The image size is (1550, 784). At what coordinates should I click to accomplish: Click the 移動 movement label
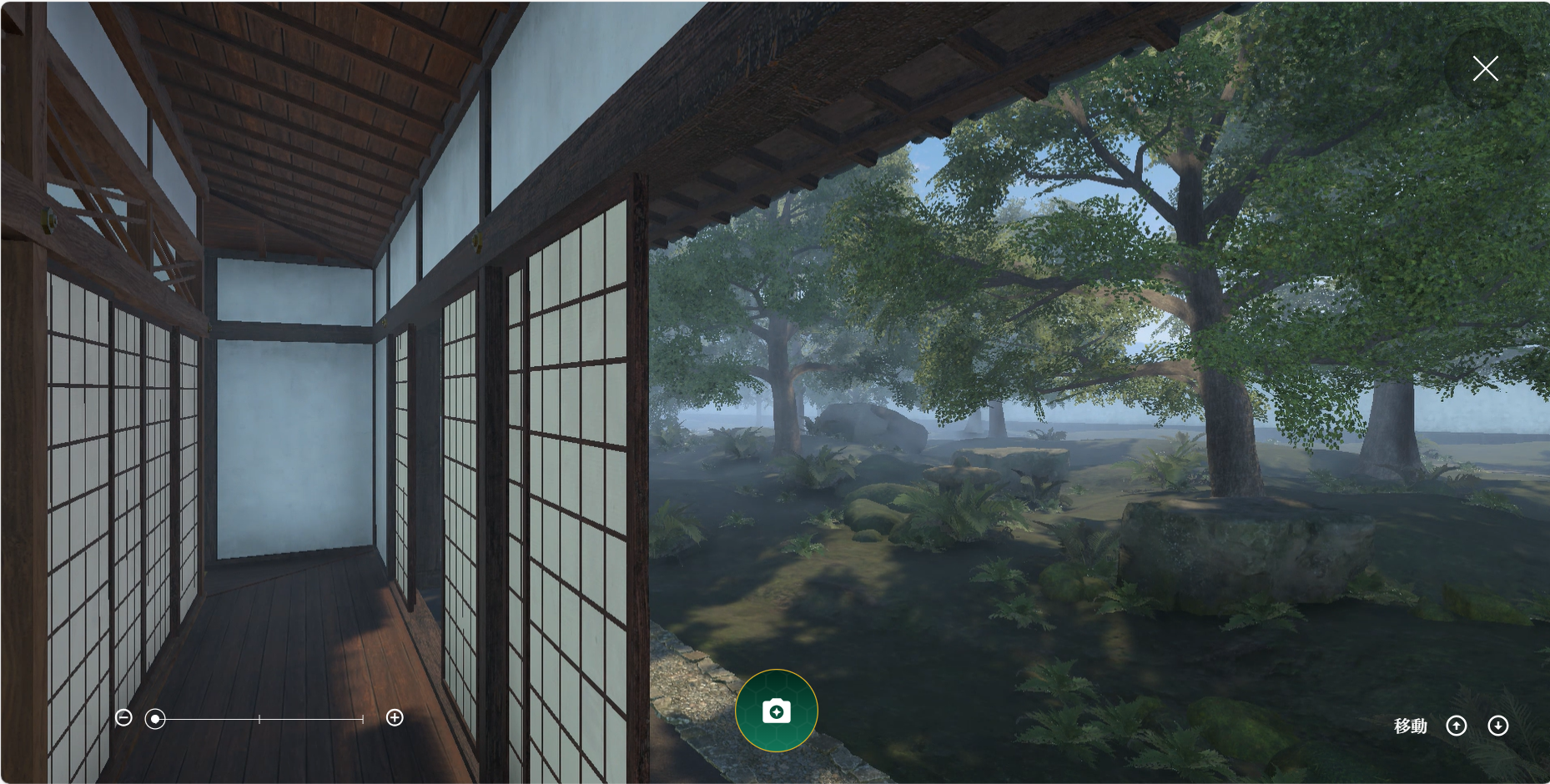[1412, 726]
